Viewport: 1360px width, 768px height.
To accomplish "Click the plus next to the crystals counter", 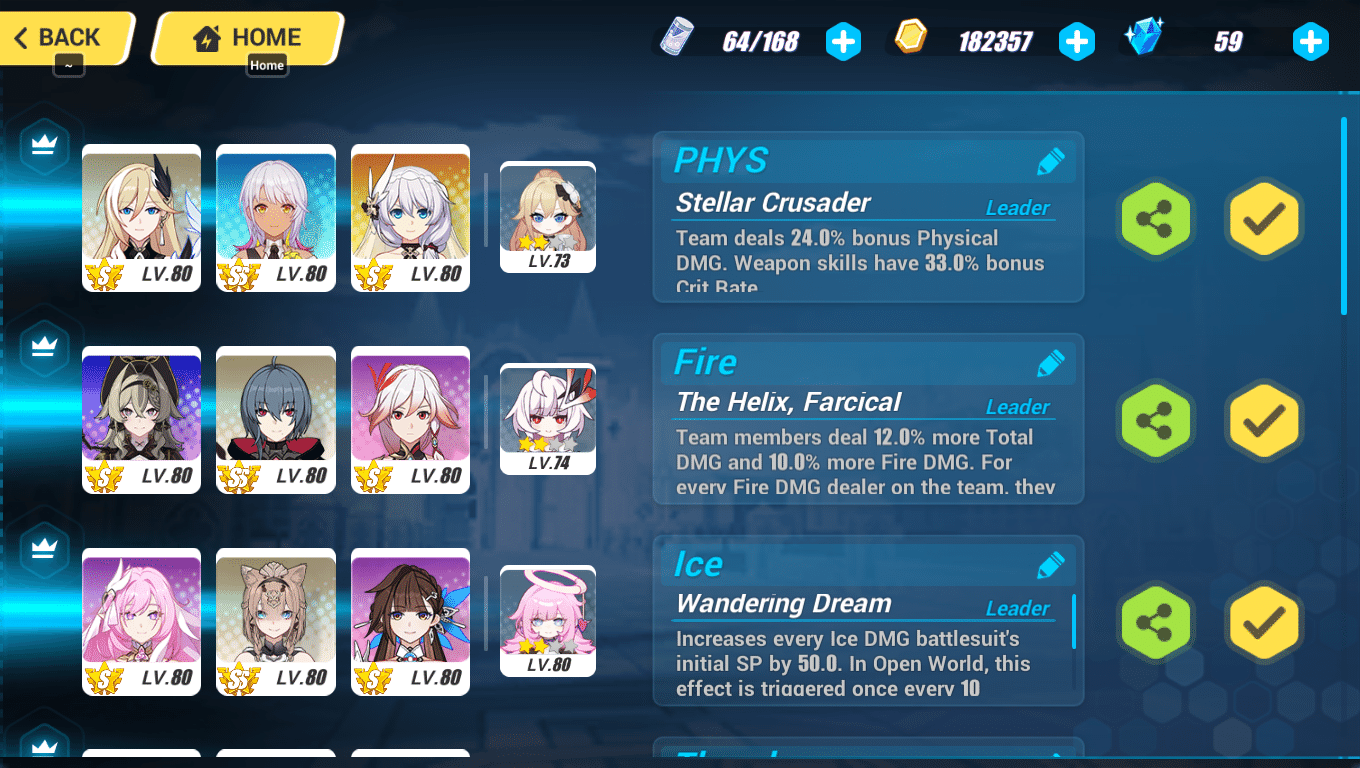I will [1310, 41].
